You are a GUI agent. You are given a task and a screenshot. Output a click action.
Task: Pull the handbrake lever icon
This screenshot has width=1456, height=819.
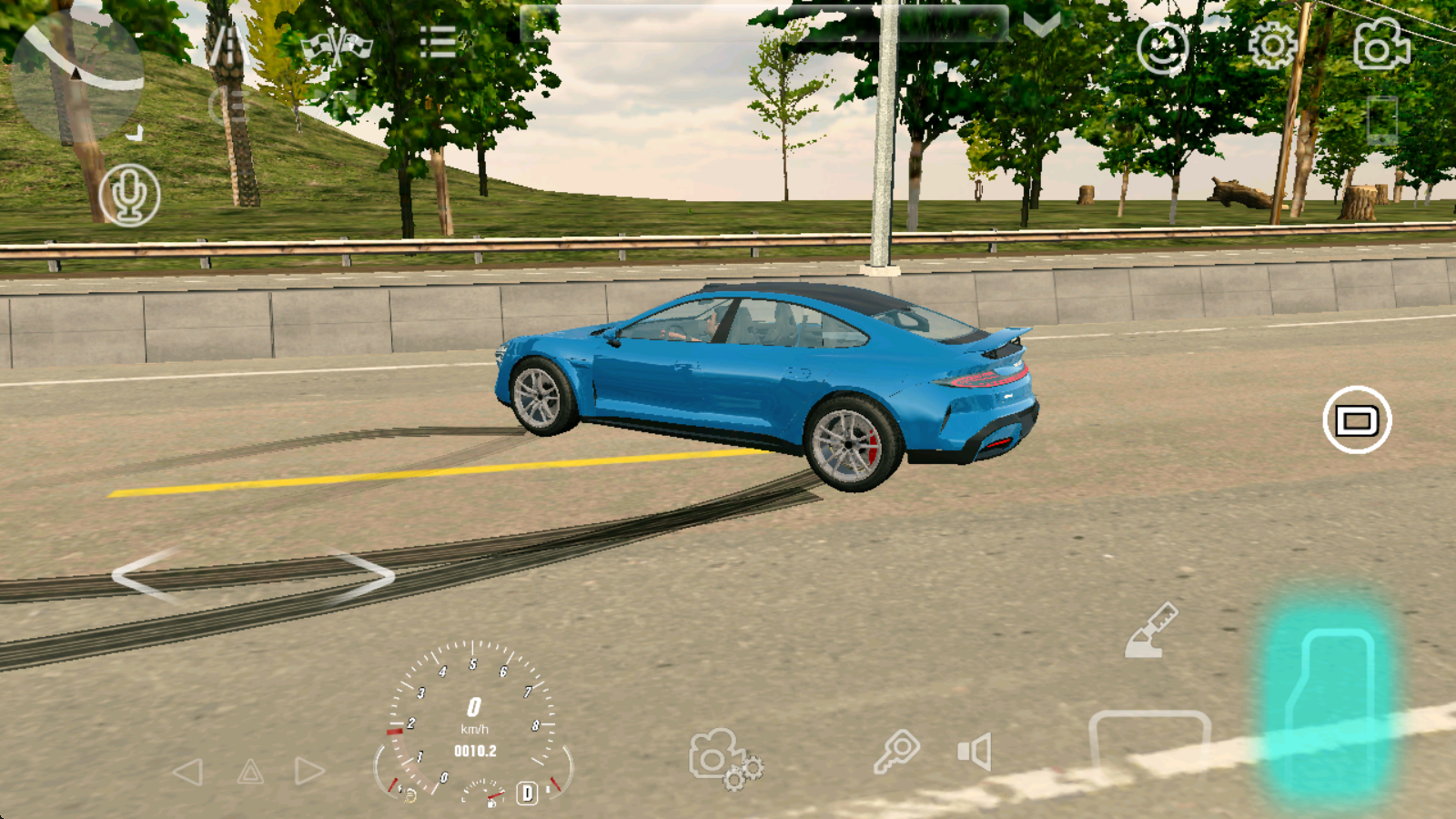(1151, 630)
